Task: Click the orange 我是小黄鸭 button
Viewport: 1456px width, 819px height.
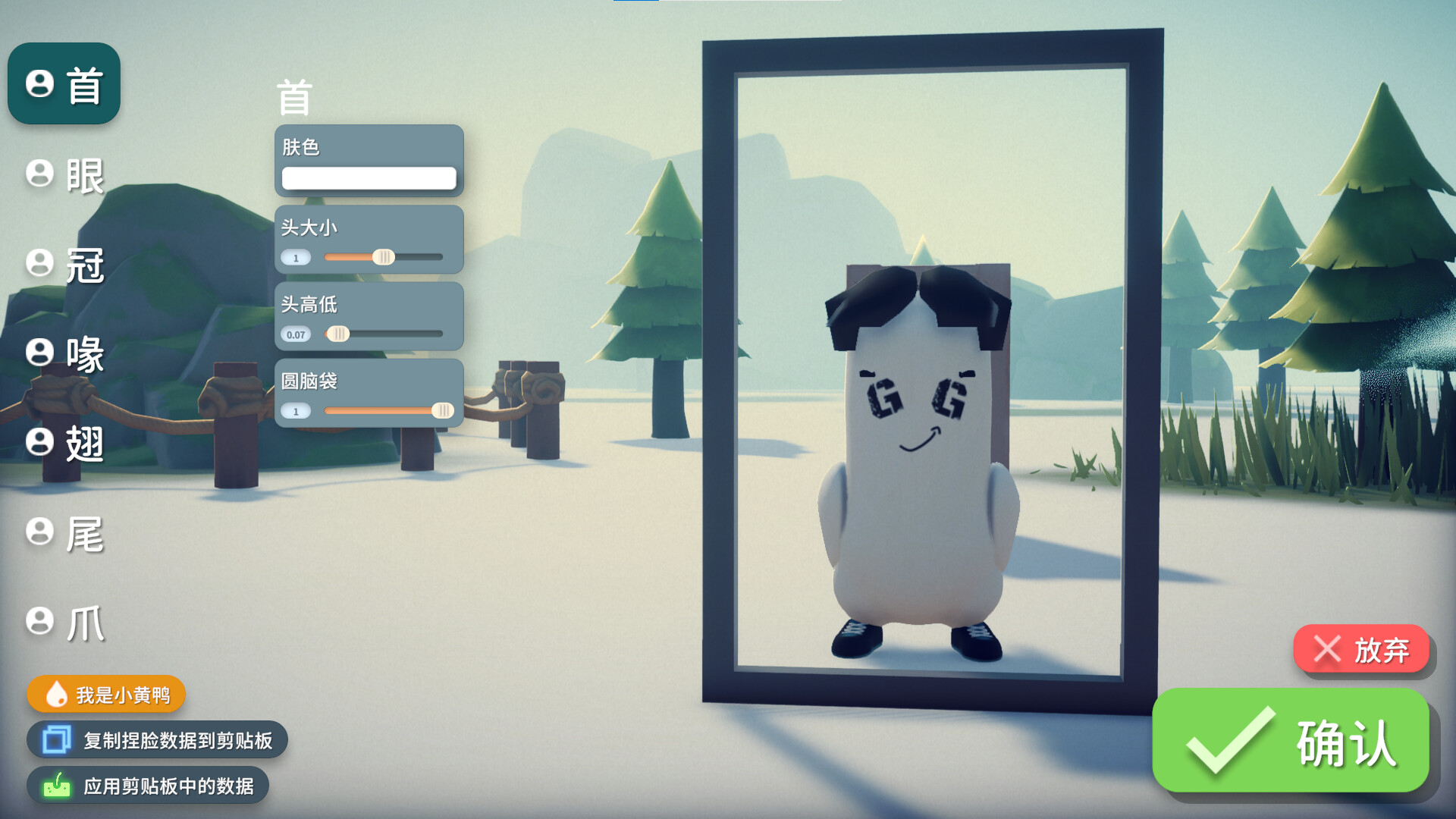Action: point(107,695)
